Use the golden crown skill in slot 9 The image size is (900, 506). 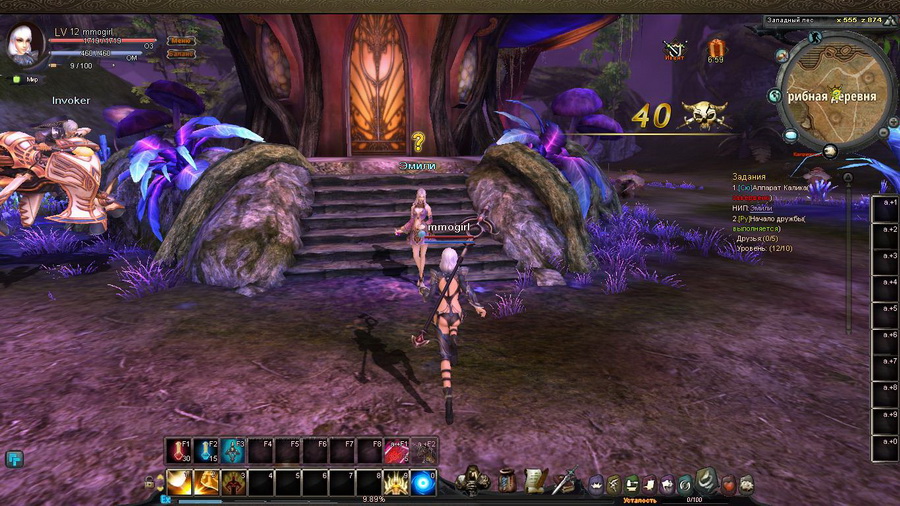point(397,482)
